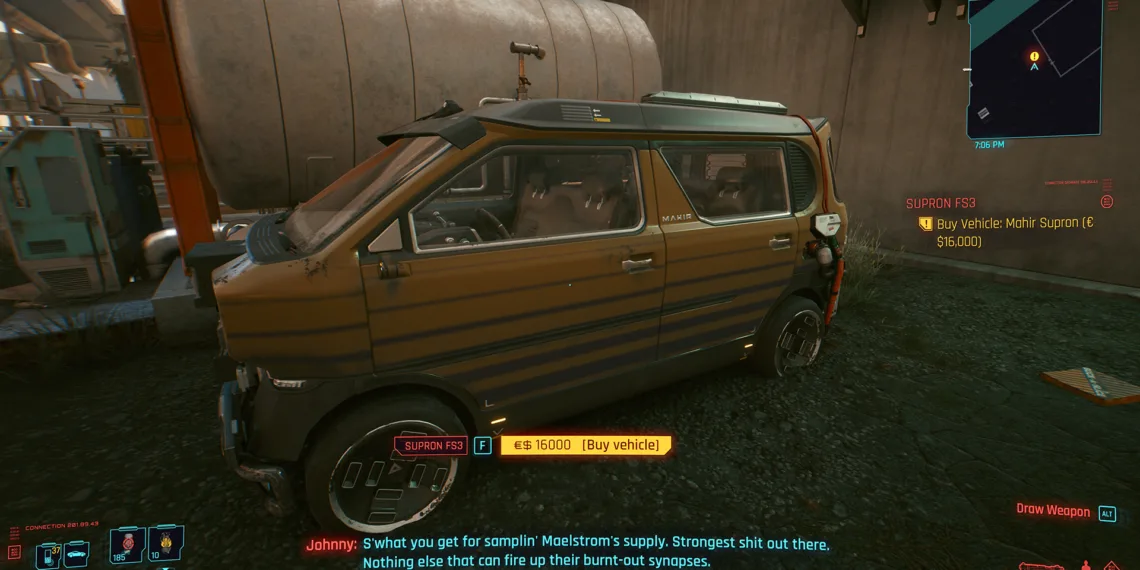
Task: Select the call vehicle car icon
Action: click(76, 553)
